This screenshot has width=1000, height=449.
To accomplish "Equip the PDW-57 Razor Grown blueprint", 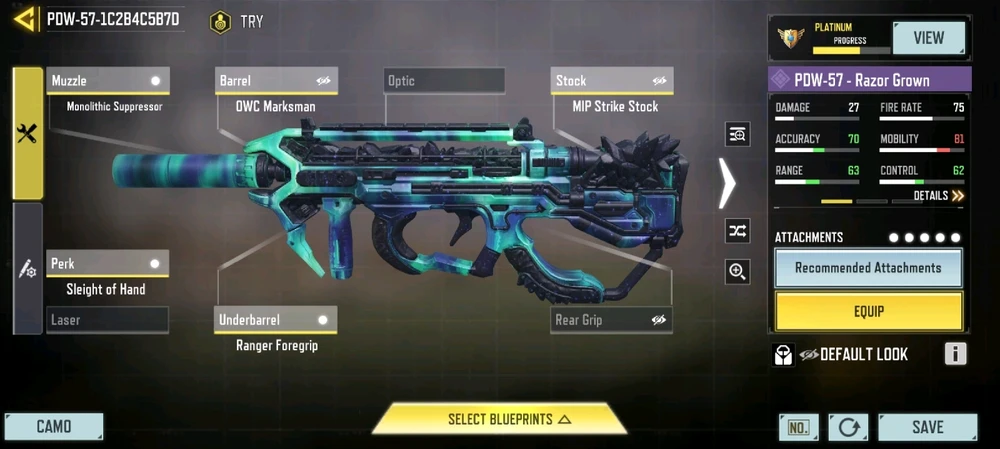I will point(868,311).
